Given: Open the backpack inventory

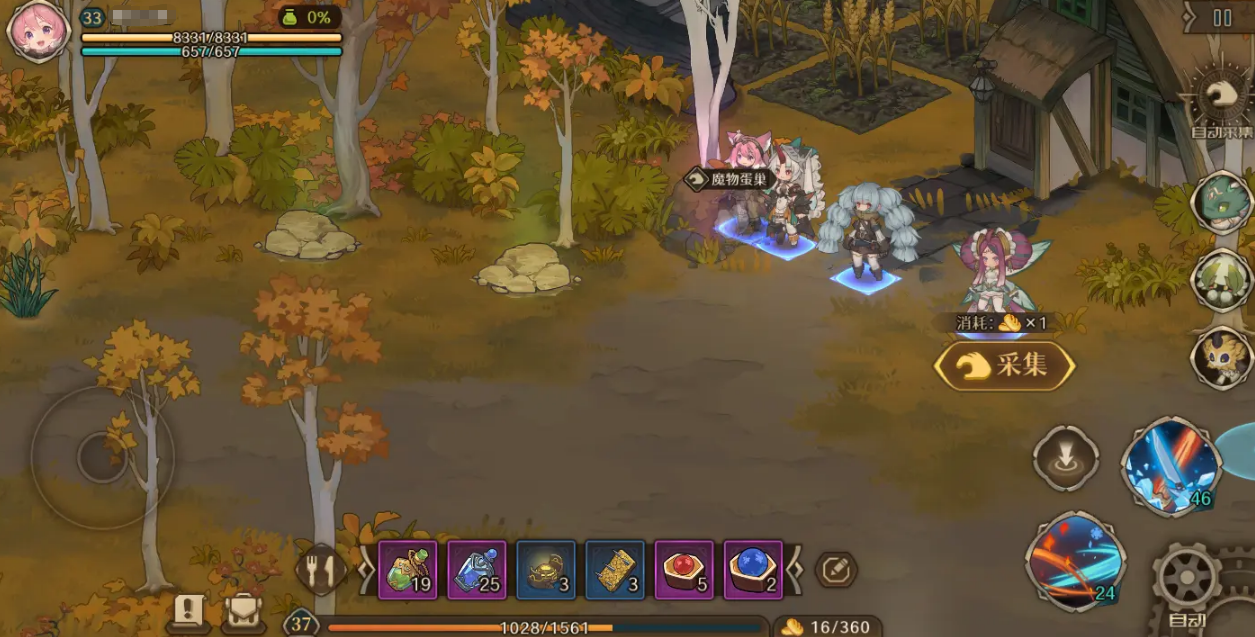Looking at the screenshot, I should coord(243,611).
